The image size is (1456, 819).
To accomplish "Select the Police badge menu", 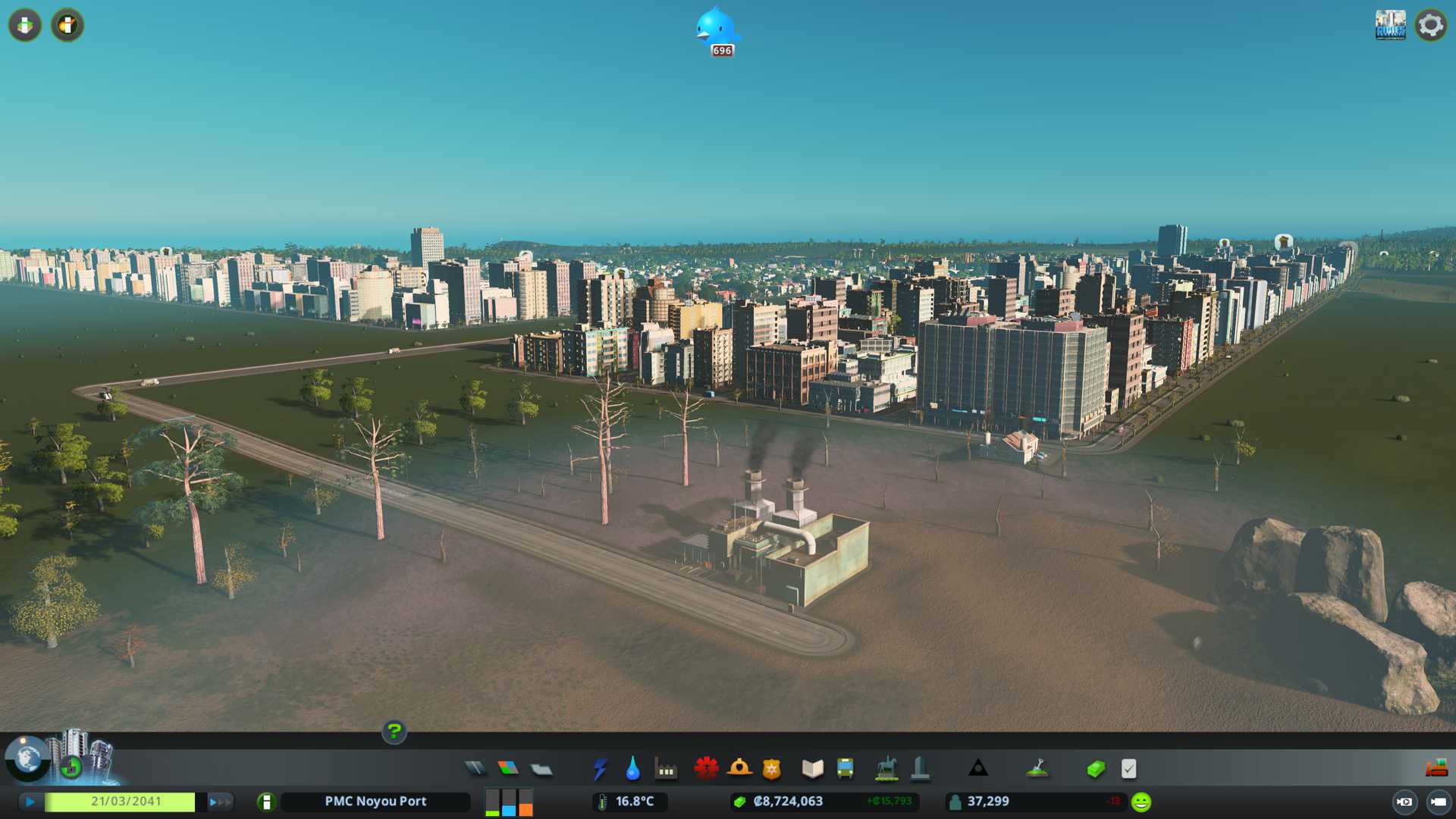I will click(x=771, y=769).
